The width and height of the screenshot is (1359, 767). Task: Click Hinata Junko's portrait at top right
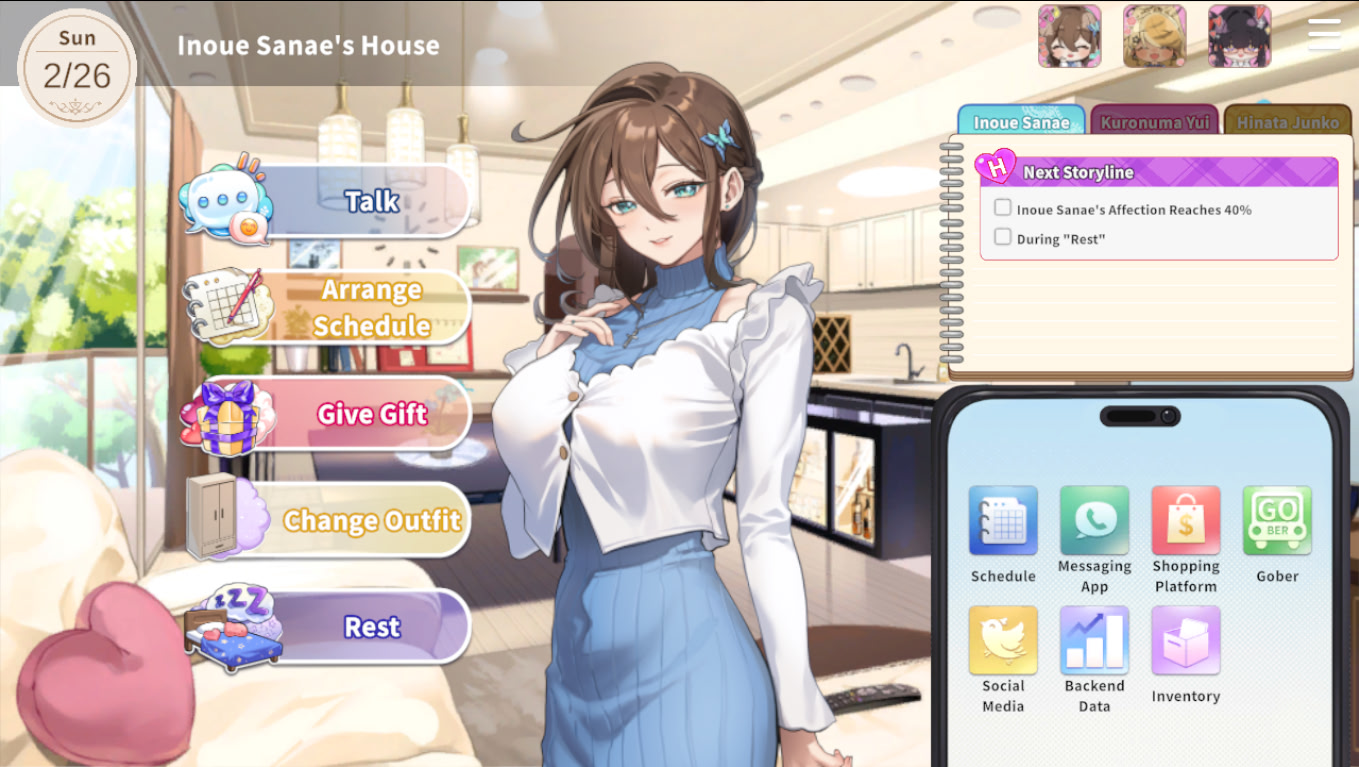[x=1241, y=36]
